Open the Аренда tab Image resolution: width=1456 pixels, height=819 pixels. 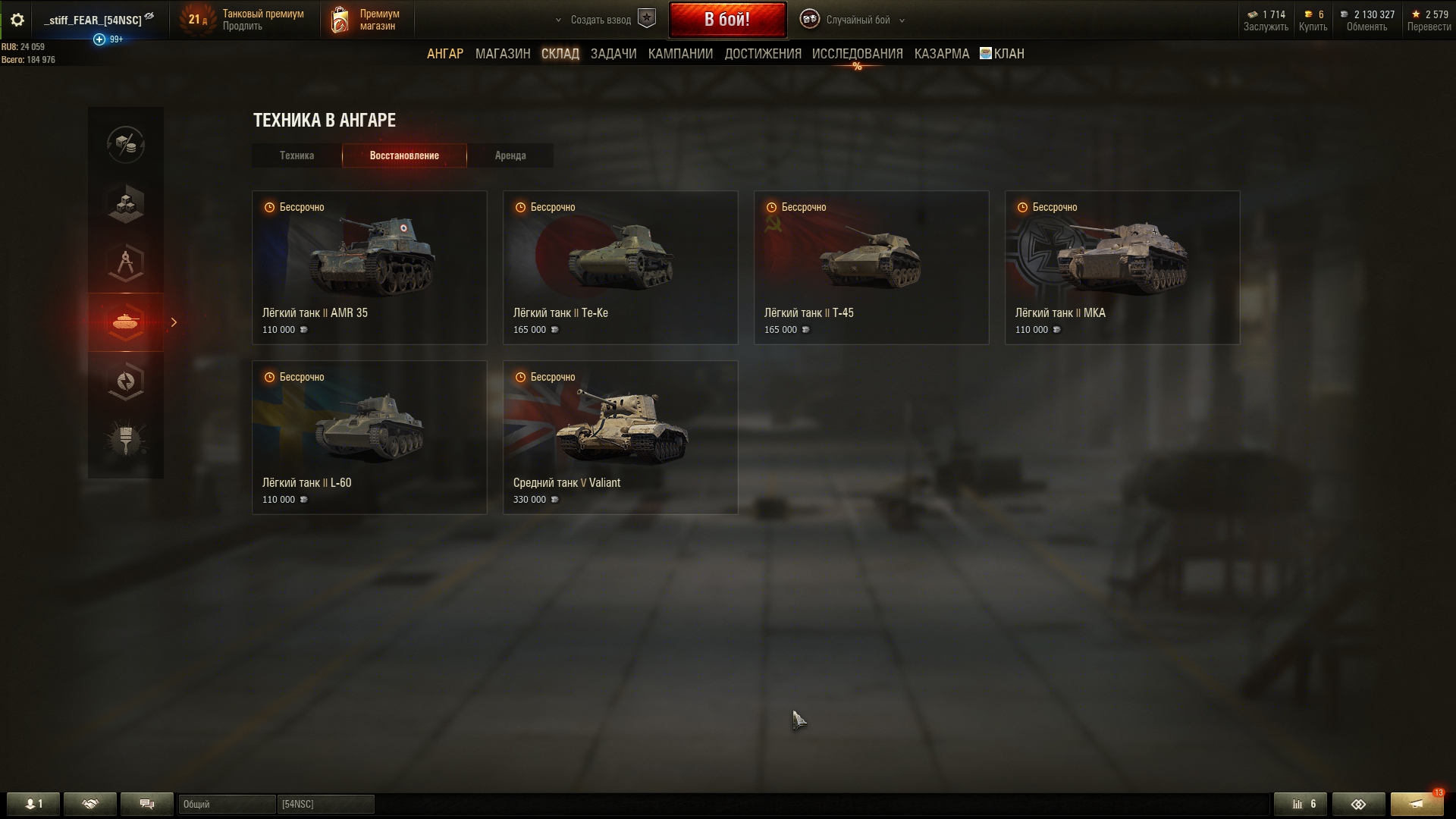pyautogui.click(x=510, y=155)
